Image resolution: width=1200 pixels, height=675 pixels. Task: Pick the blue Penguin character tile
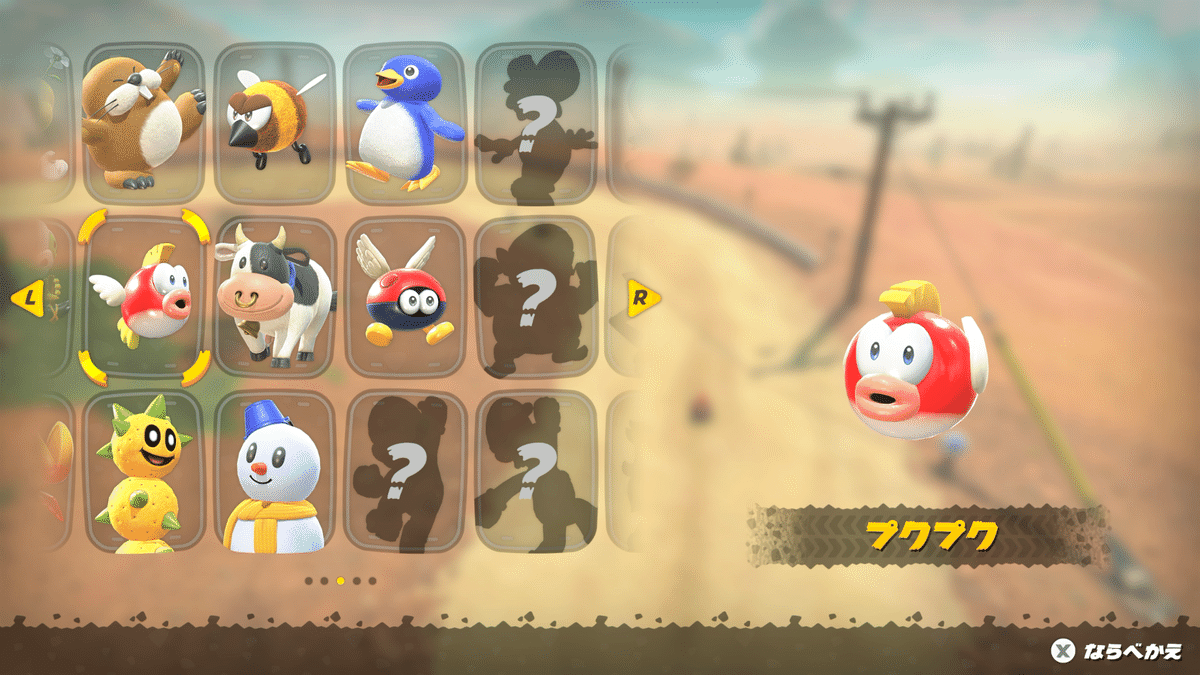[405, 123]
